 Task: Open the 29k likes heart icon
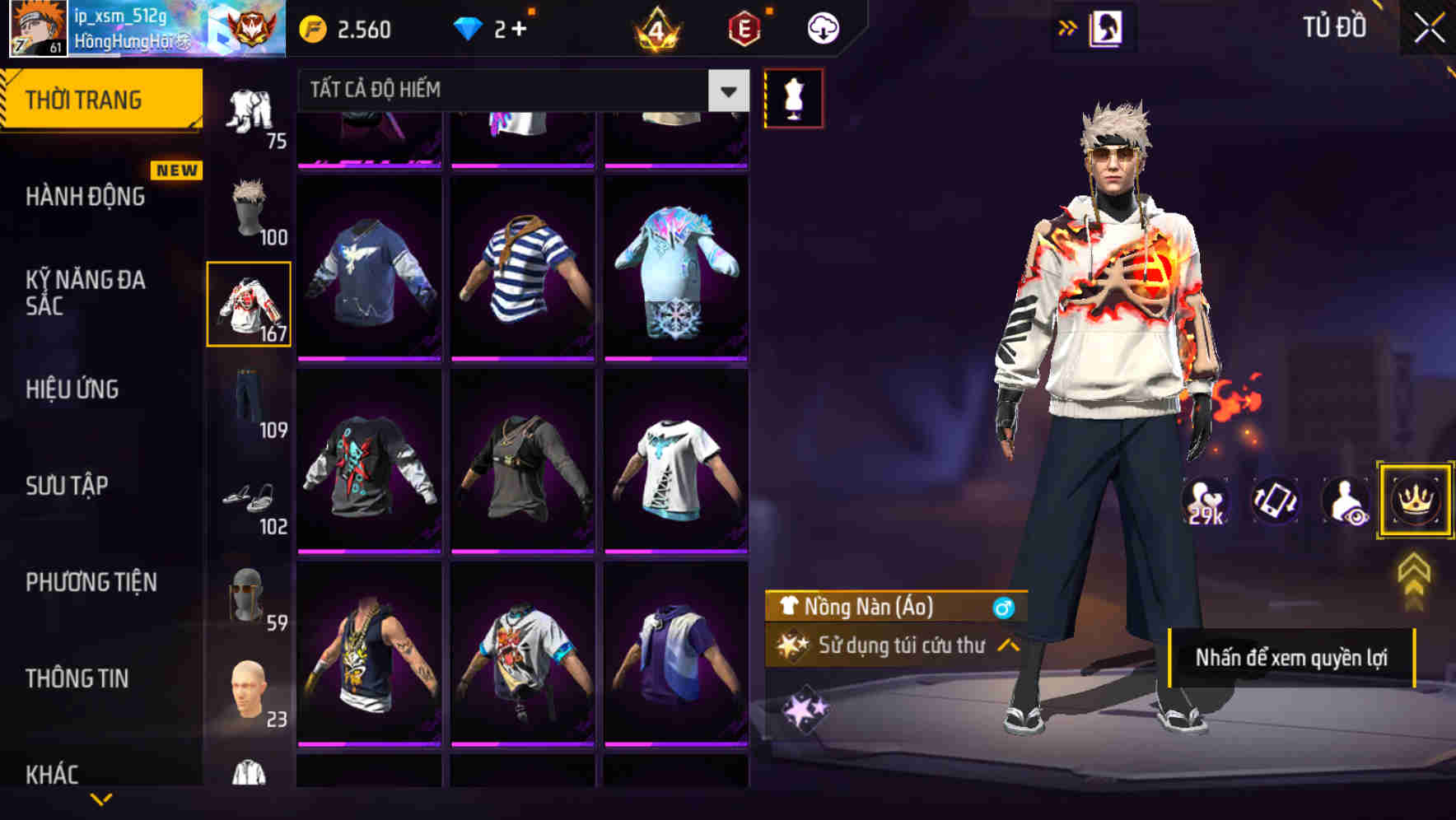point(1205,501)
